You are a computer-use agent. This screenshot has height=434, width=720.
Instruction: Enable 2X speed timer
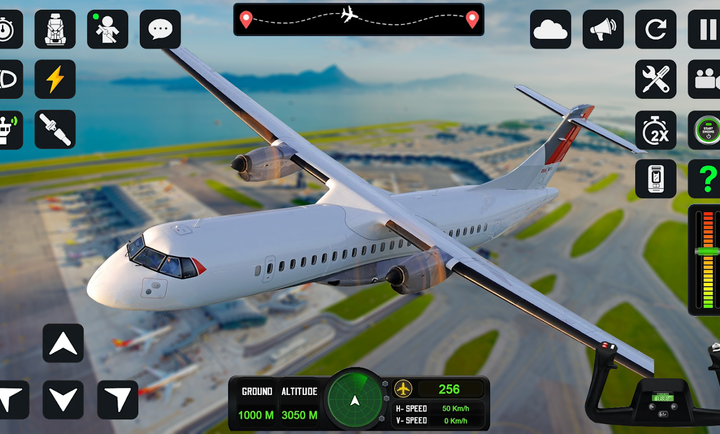[656, 129]
